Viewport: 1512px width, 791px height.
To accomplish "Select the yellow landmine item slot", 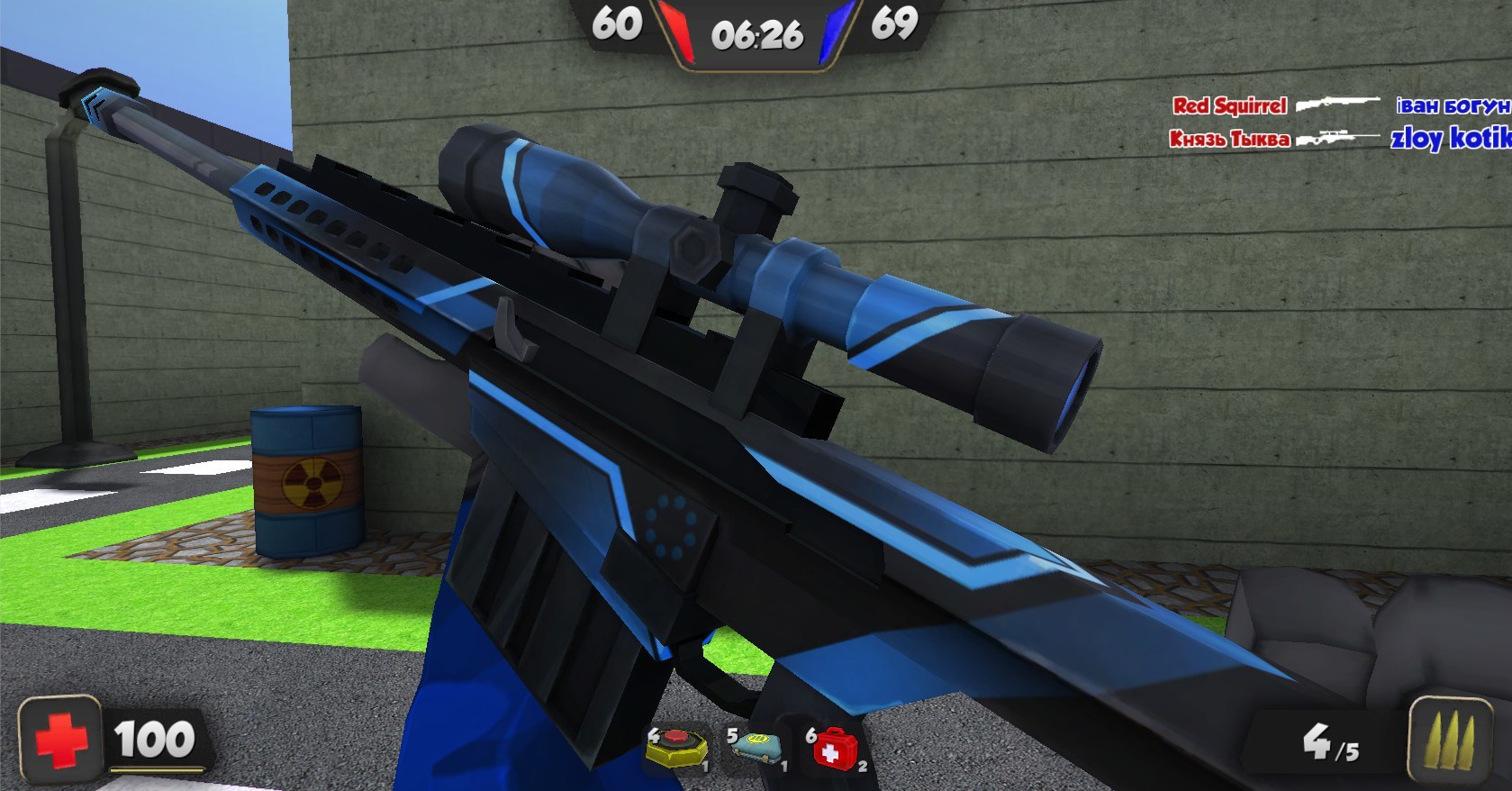I will (x=676, y=750).
